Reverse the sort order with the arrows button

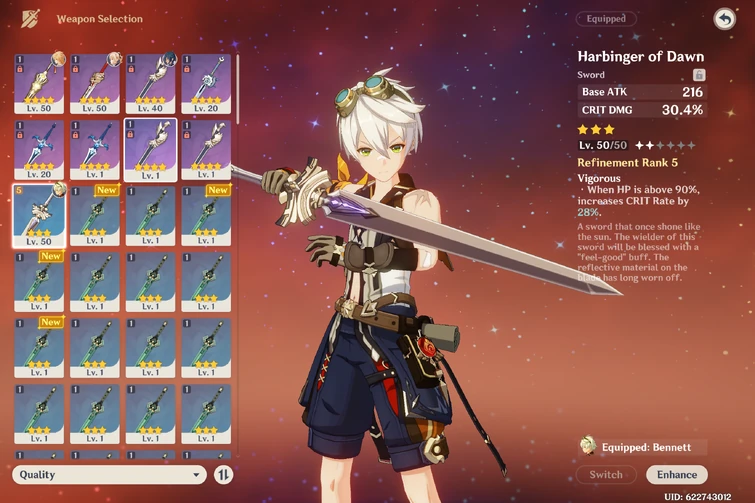(x=225, y=475)
